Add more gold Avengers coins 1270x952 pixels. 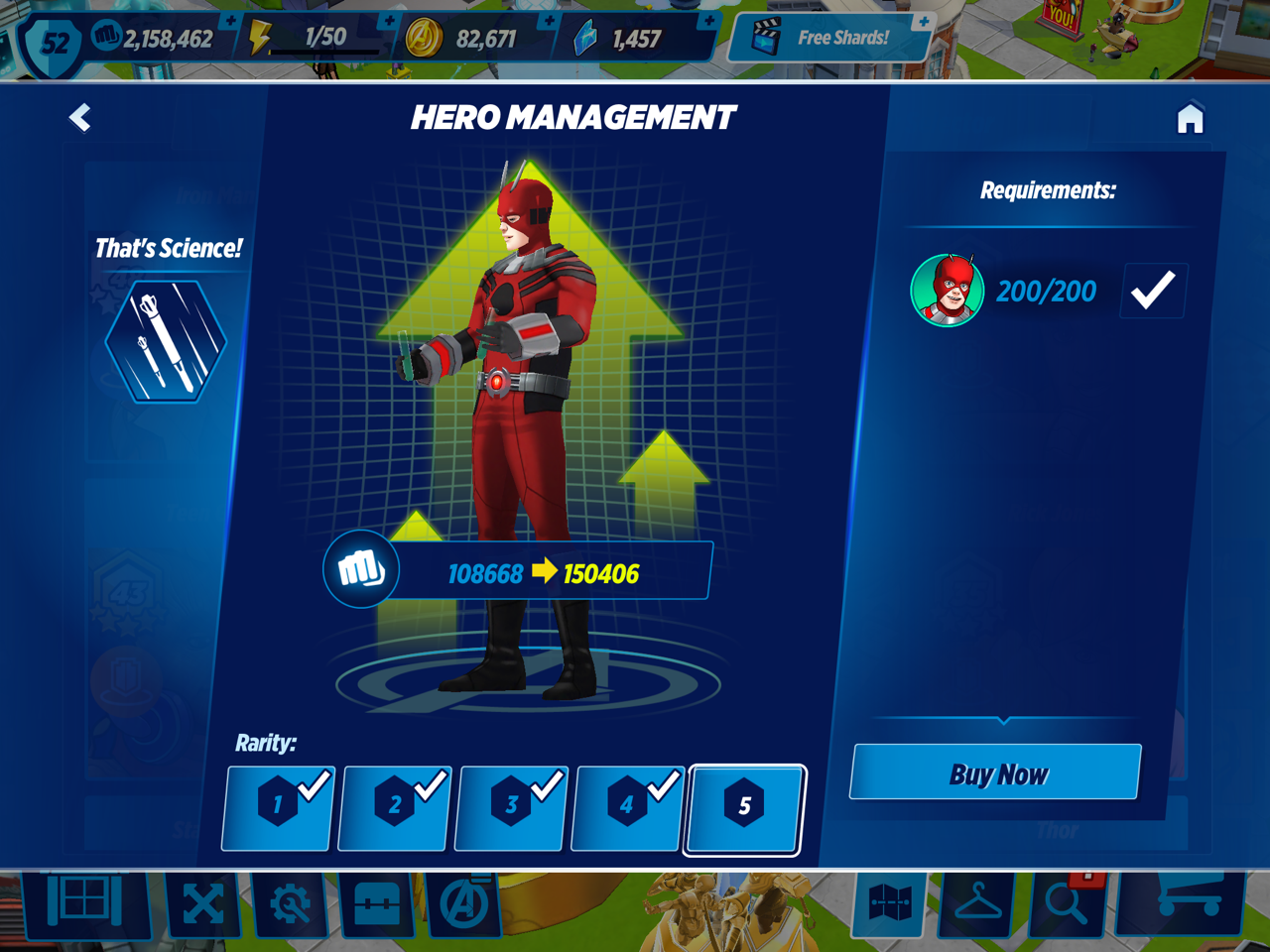[x=549, y=22]
